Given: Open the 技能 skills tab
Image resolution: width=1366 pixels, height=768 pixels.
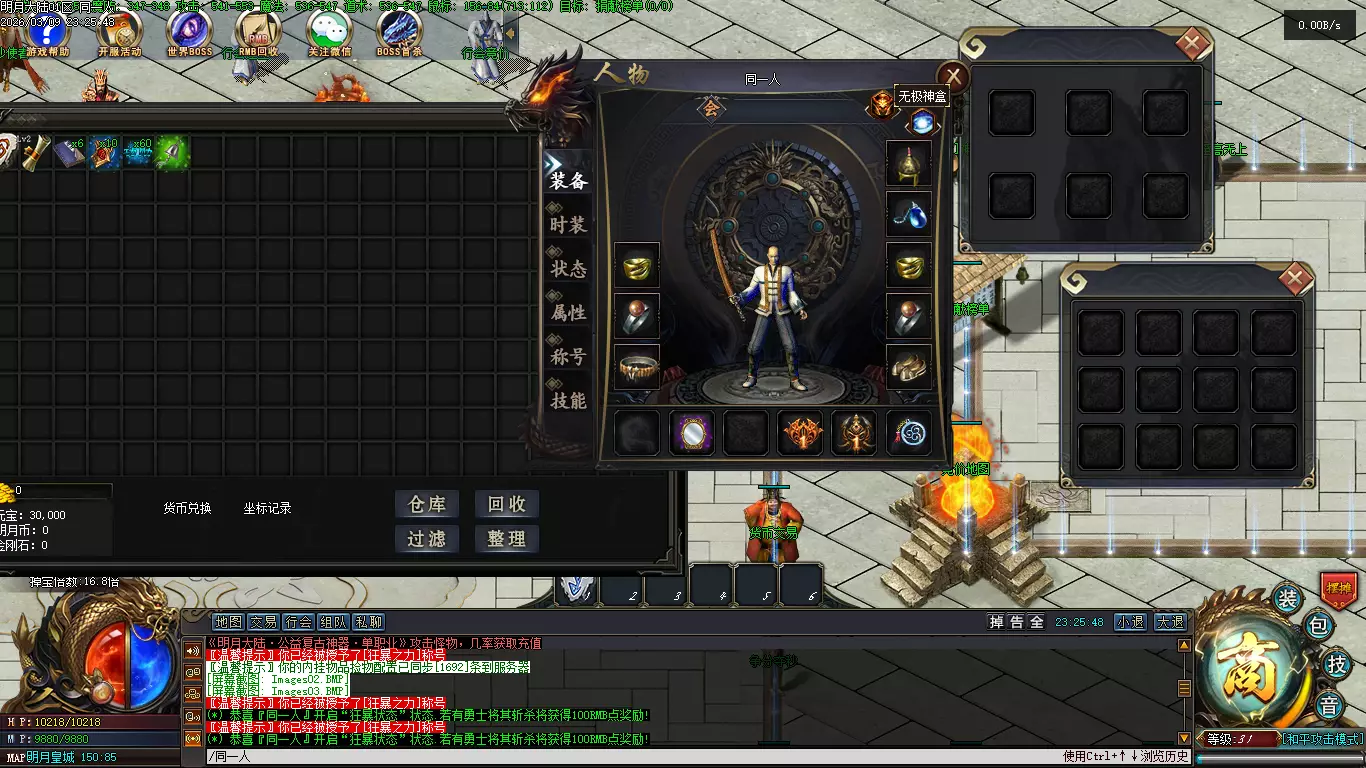Looking at the screenshot, I should 567,401.
